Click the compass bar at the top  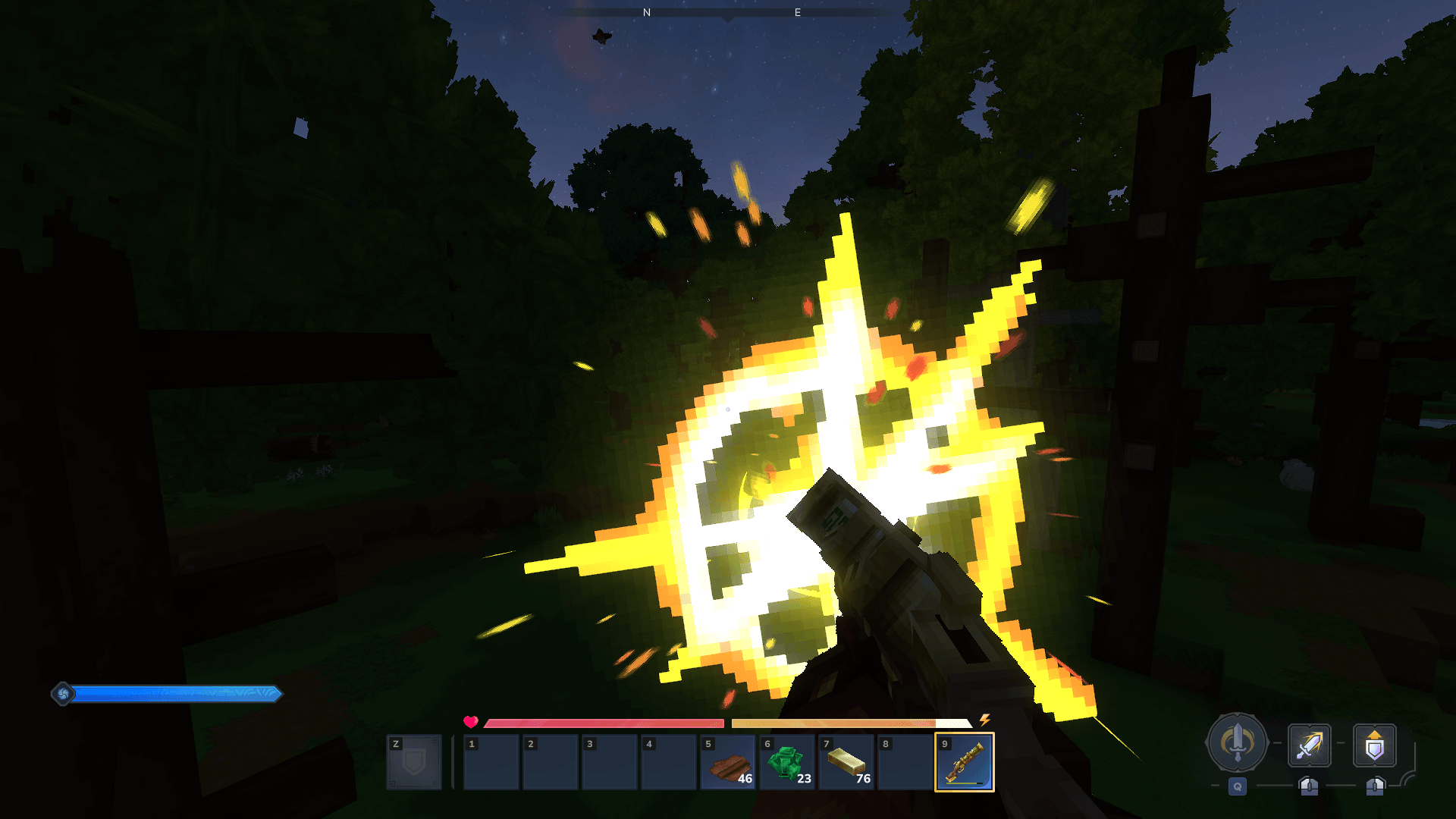point(726,13)
